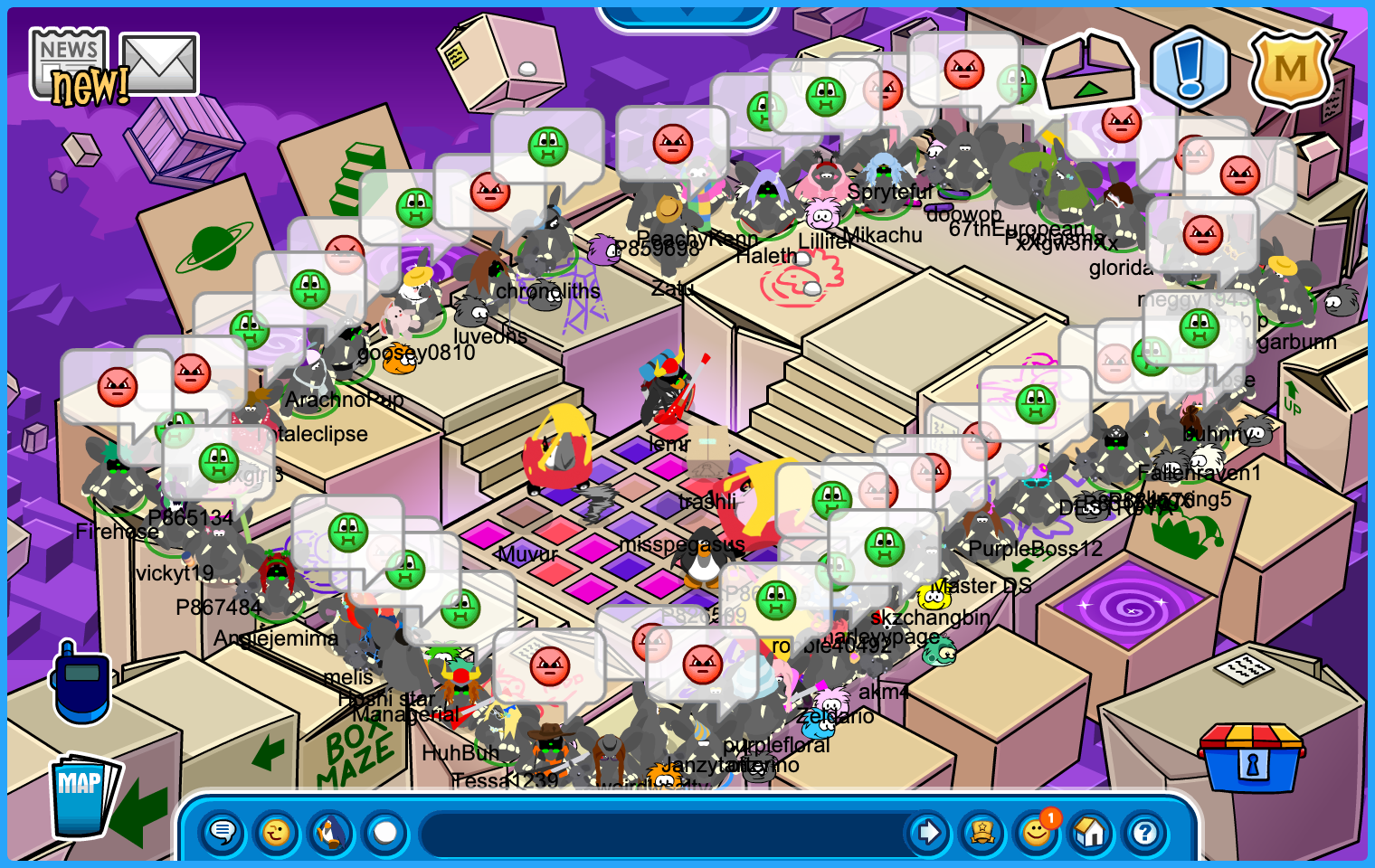The image size is (1375, 868).
Task: Expand the blue tab at top center
Action: (687, 15)
